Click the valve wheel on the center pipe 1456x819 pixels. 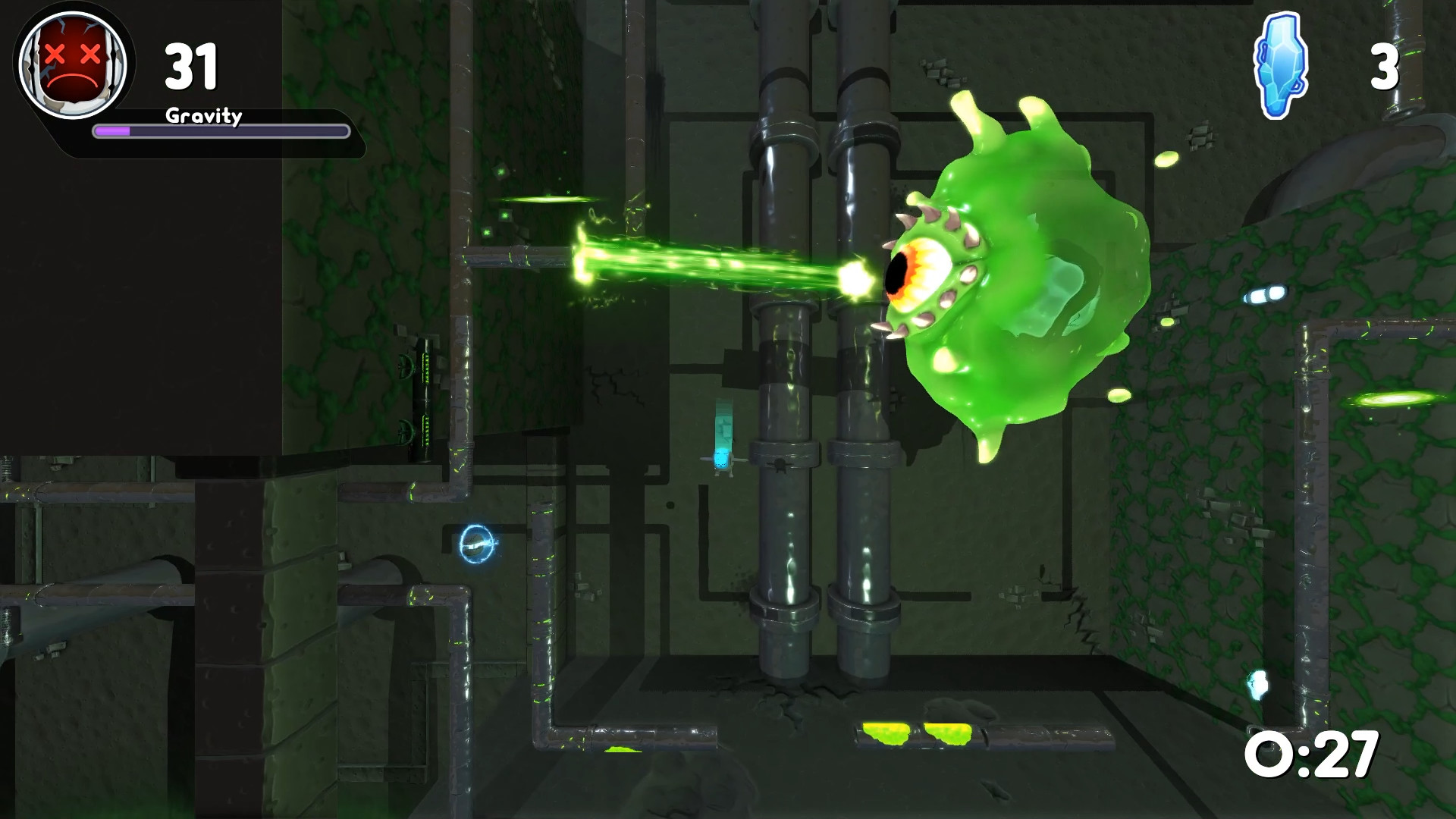(x=780, y=466)
